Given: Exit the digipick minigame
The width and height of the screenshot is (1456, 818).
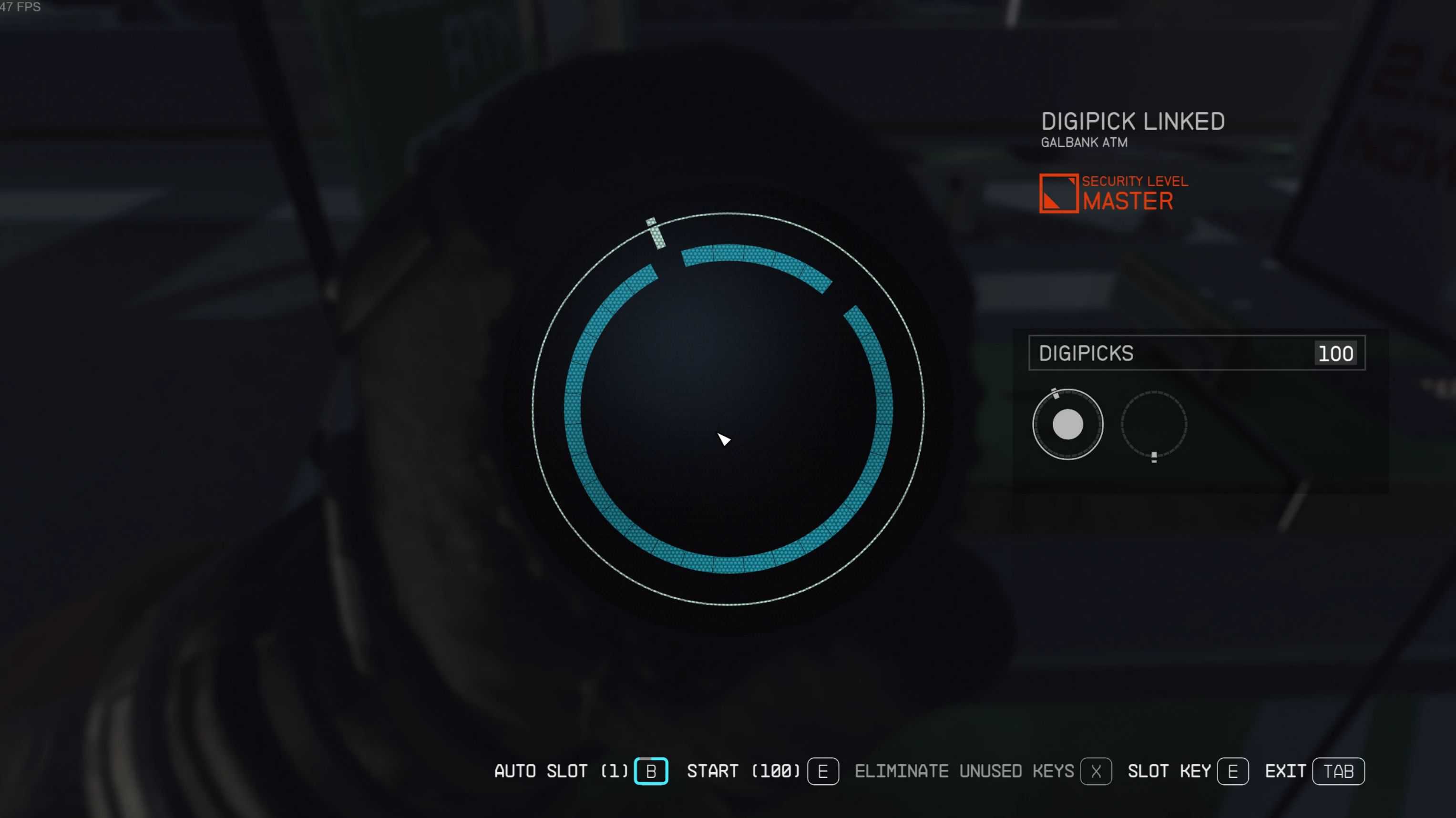Looking at the screenshot, I should [1338, 771].
